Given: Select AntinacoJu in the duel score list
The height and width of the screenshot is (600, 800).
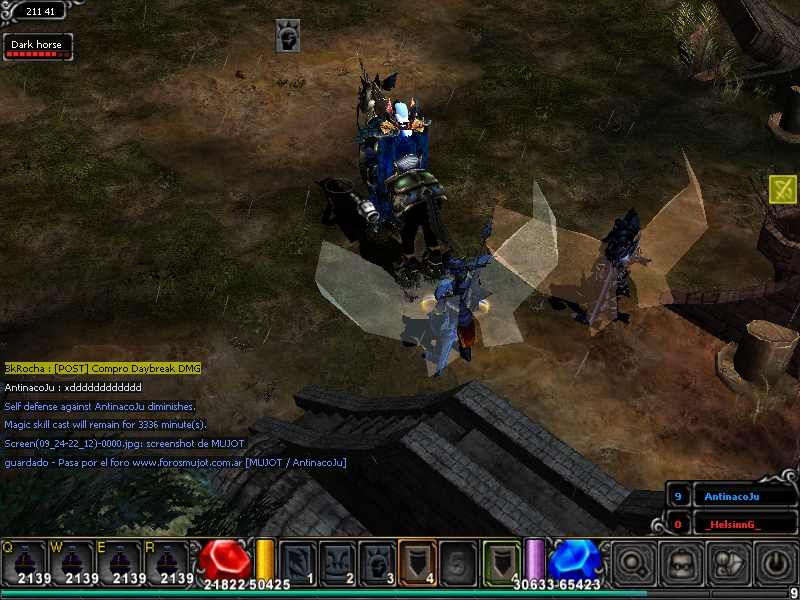Looking at the screenshot, I should tap(731, 496).
